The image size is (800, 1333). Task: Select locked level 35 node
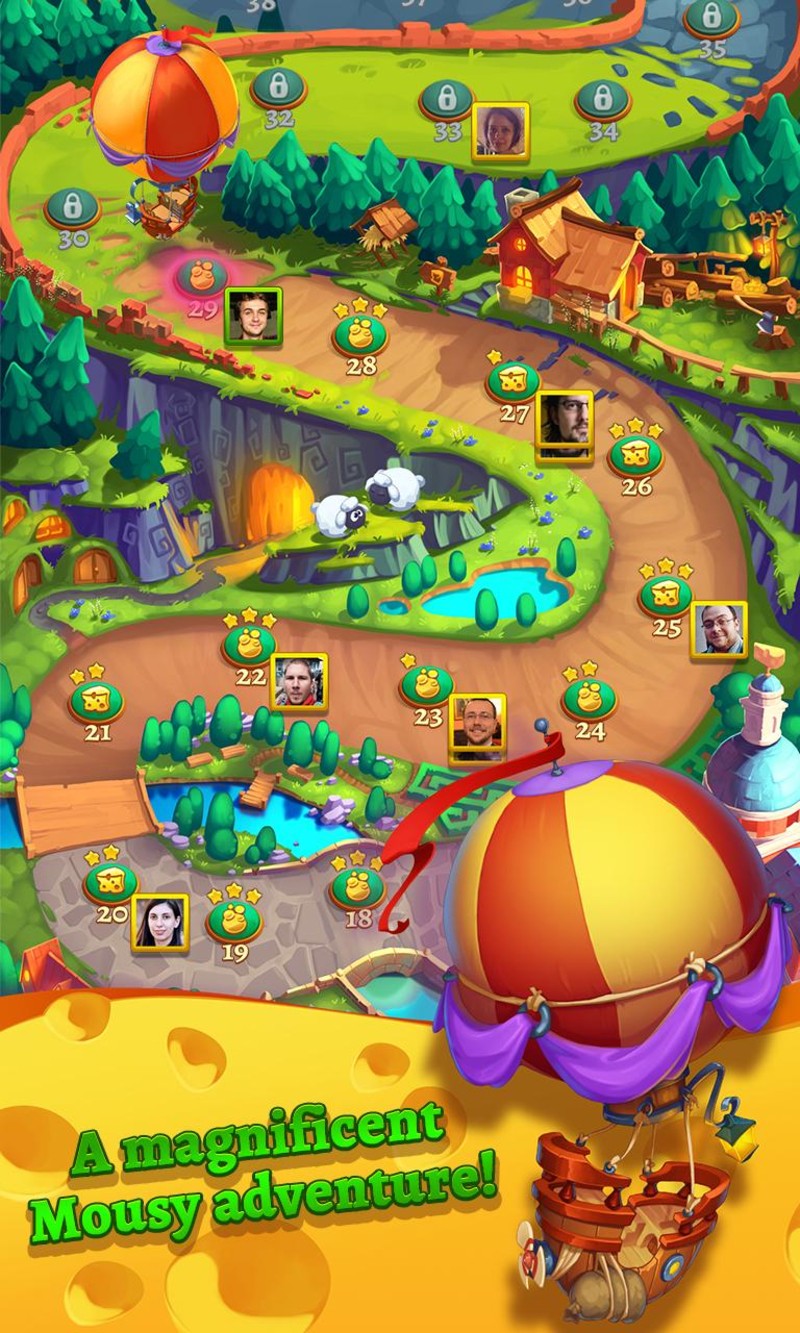point(711,18)
